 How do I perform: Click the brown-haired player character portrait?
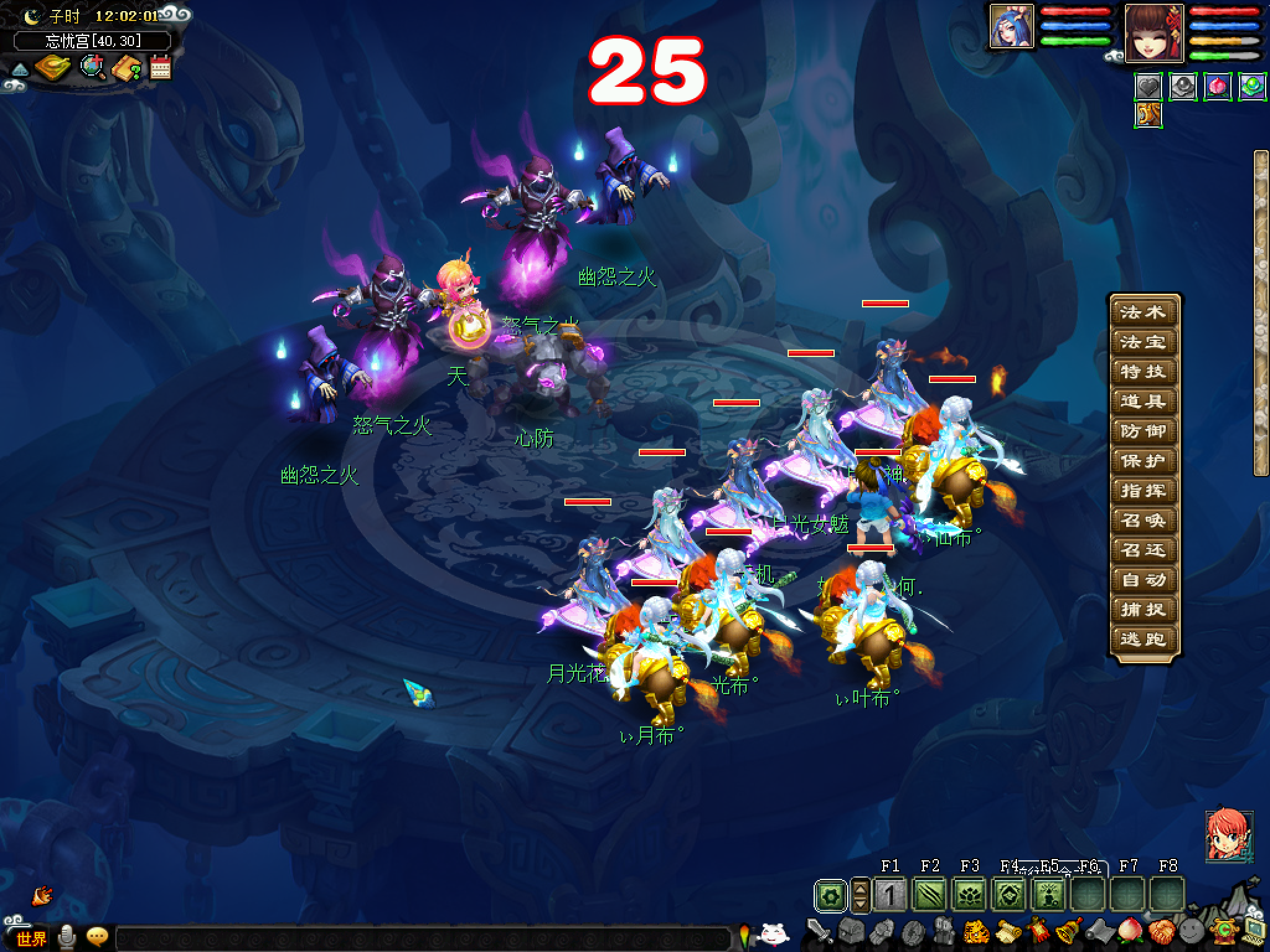click(x=1154, y=33)
